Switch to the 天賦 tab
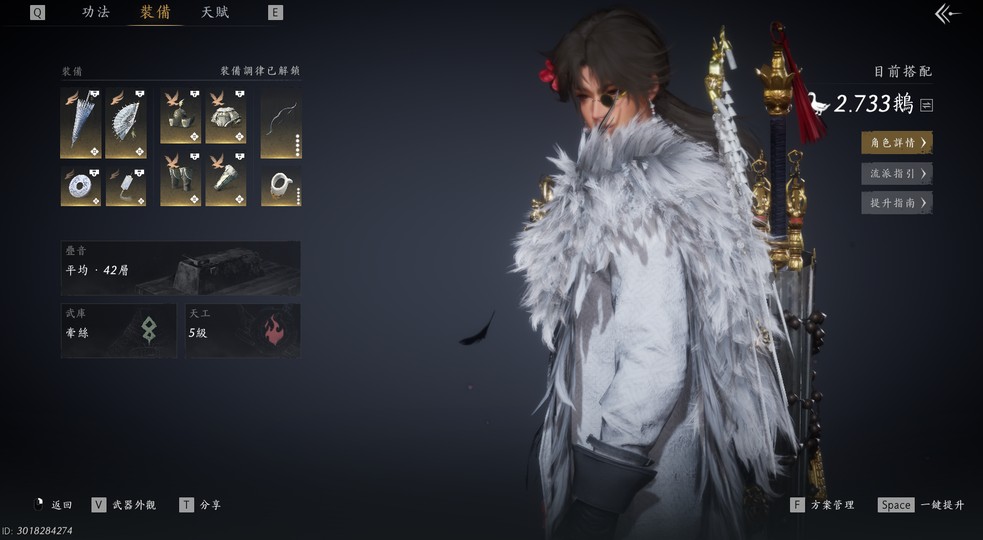The image size is (983, 540). pos(215,12)
